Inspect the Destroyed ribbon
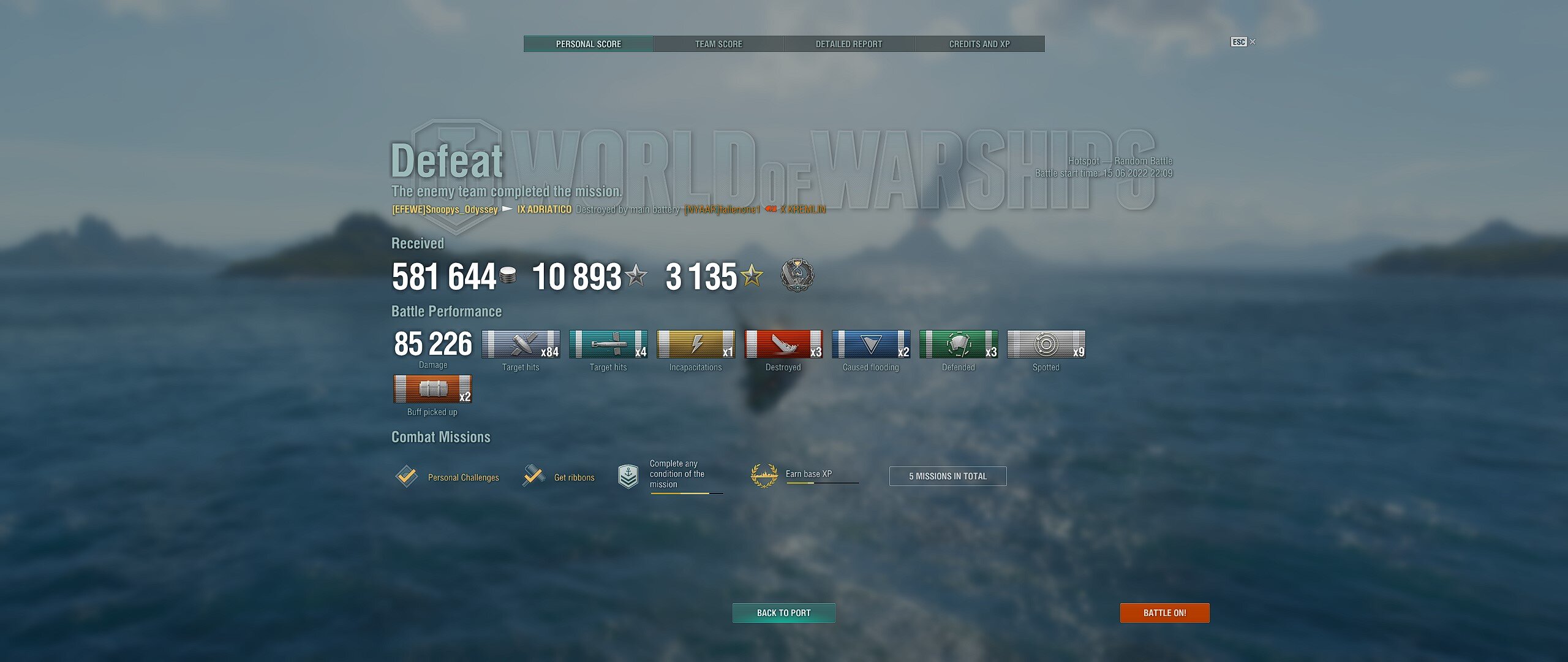The height and width of the screenshot is (662, 1568). click(783, 344)
